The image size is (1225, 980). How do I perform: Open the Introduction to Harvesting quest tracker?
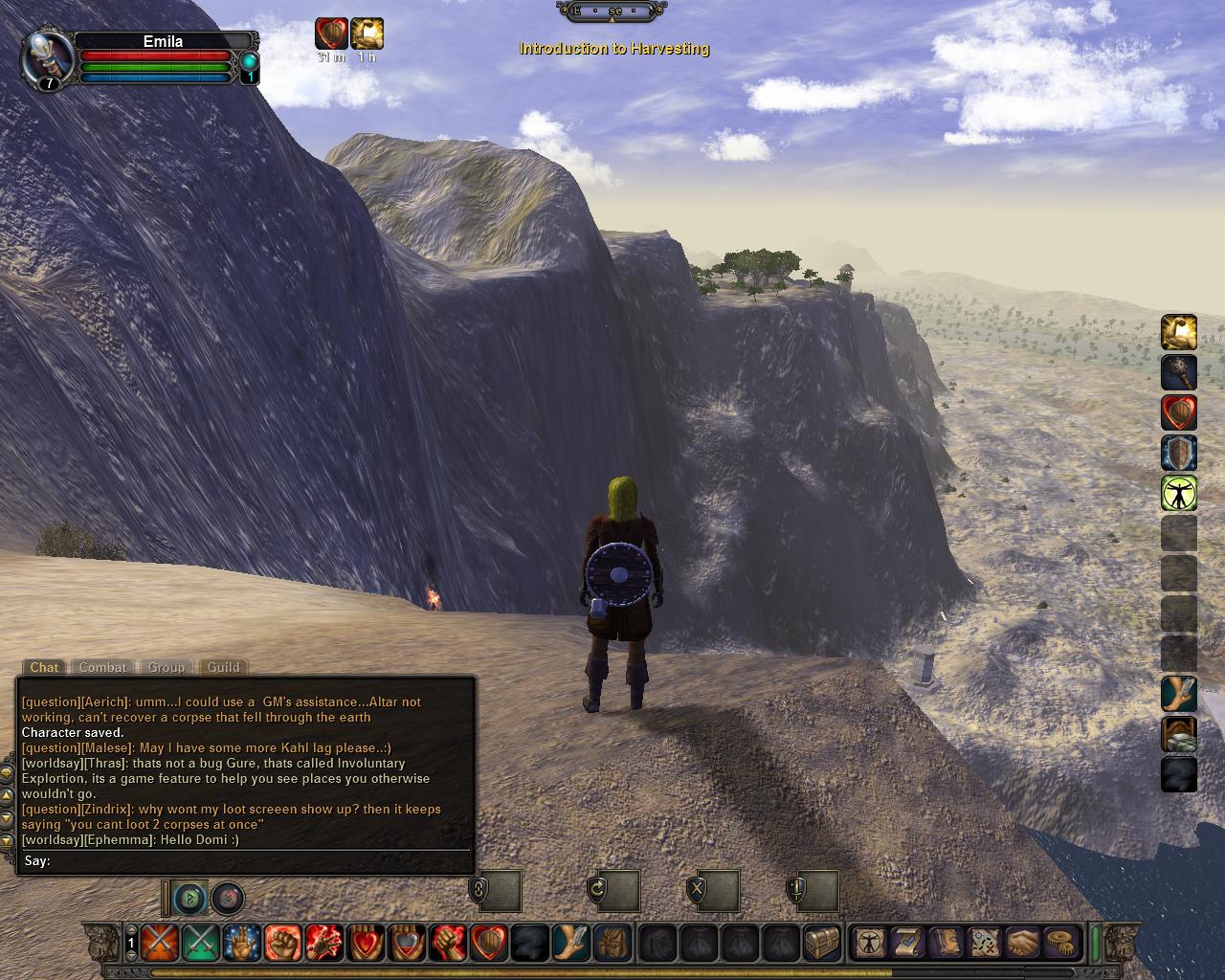pyautogui.click(x=613, y=48)
